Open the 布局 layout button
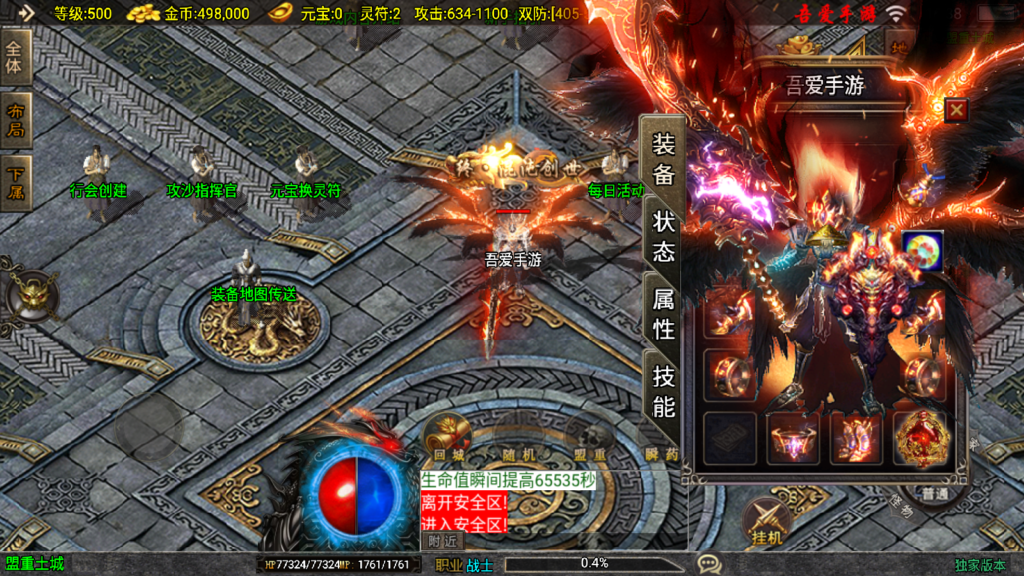Image resolution: width=1024 pixels, height=576 pixels. coord(16,121)
